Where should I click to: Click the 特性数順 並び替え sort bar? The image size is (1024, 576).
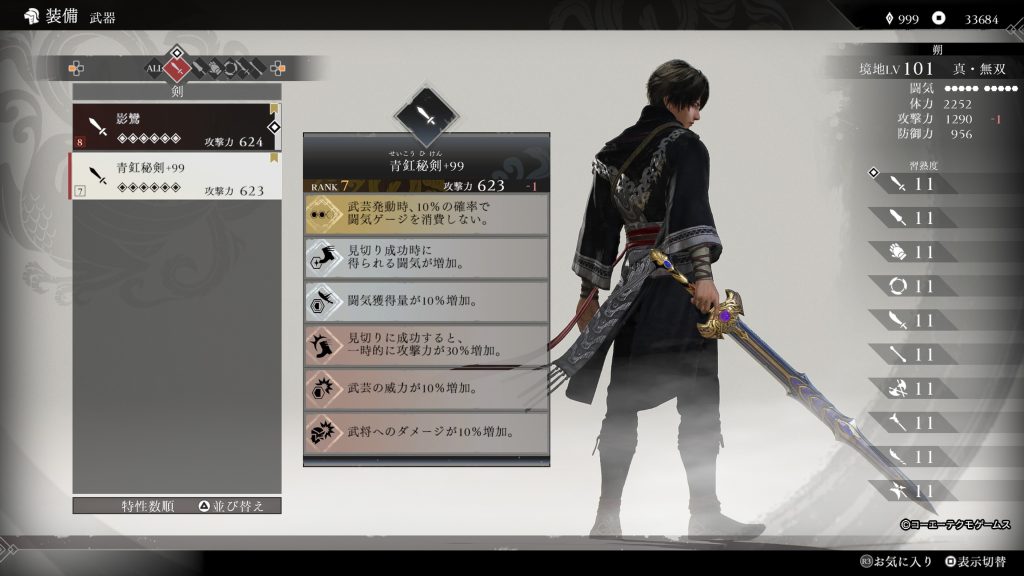[177, 506]
